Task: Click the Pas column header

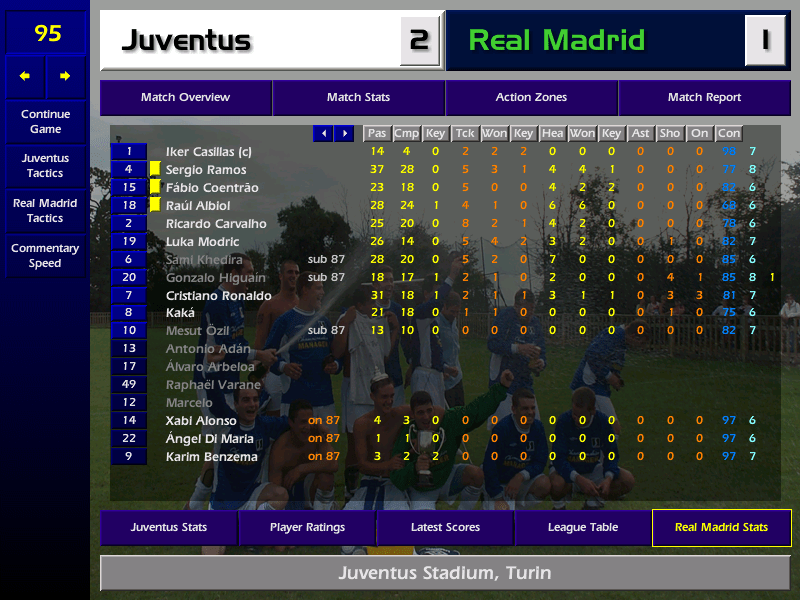Action: click(x=377, y=133)
